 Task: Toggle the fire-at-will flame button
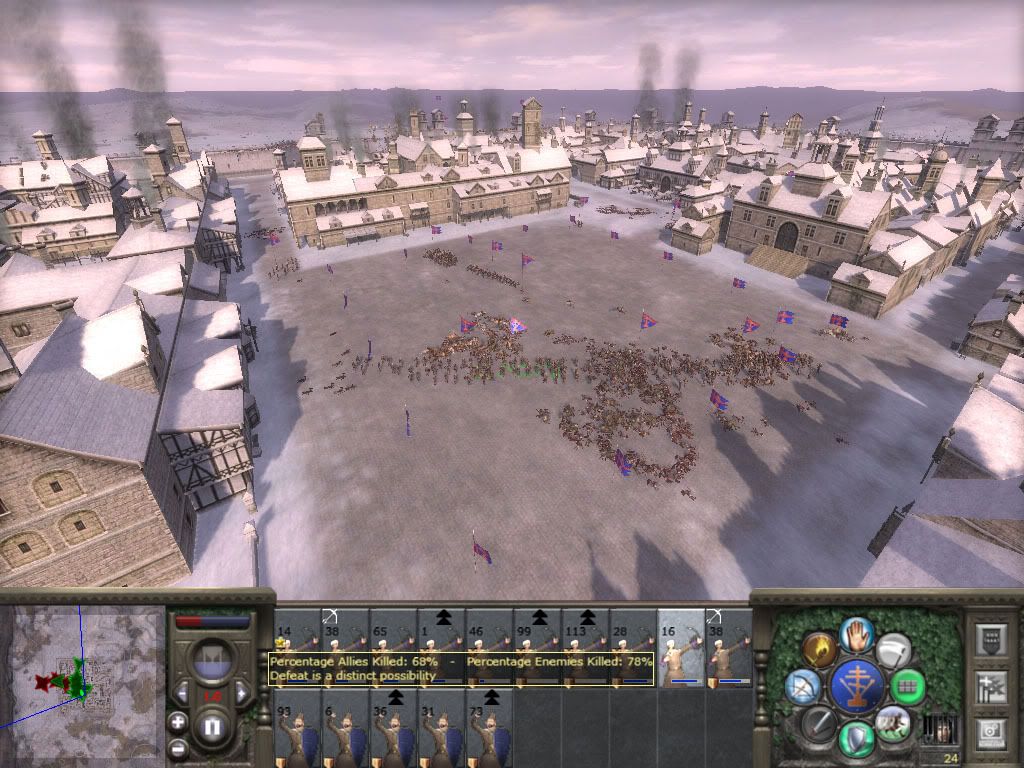click(x=818, y=649)
